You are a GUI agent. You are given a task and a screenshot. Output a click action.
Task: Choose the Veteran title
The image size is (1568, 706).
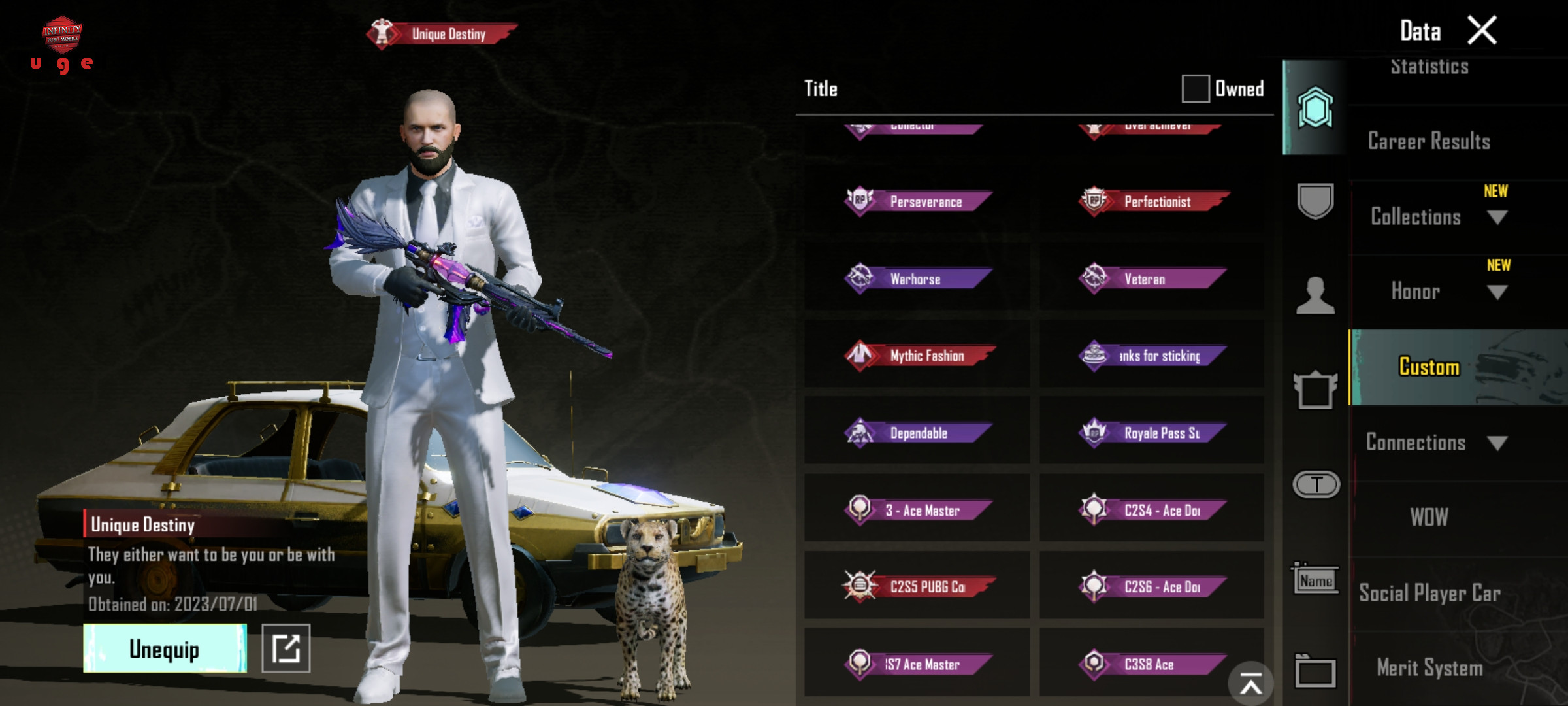point(1153,279)
